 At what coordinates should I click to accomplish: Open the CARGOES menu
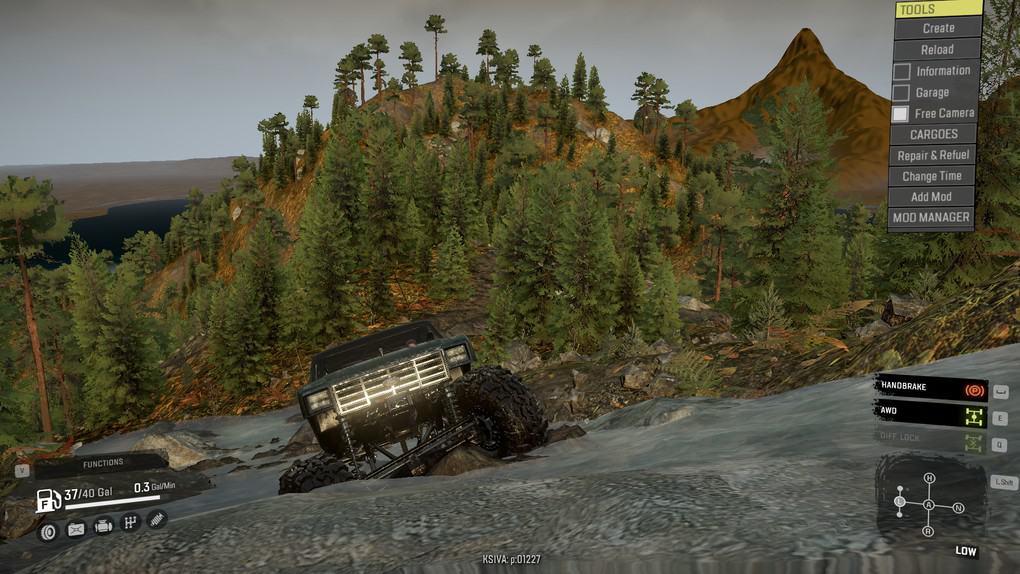[933, 134]
